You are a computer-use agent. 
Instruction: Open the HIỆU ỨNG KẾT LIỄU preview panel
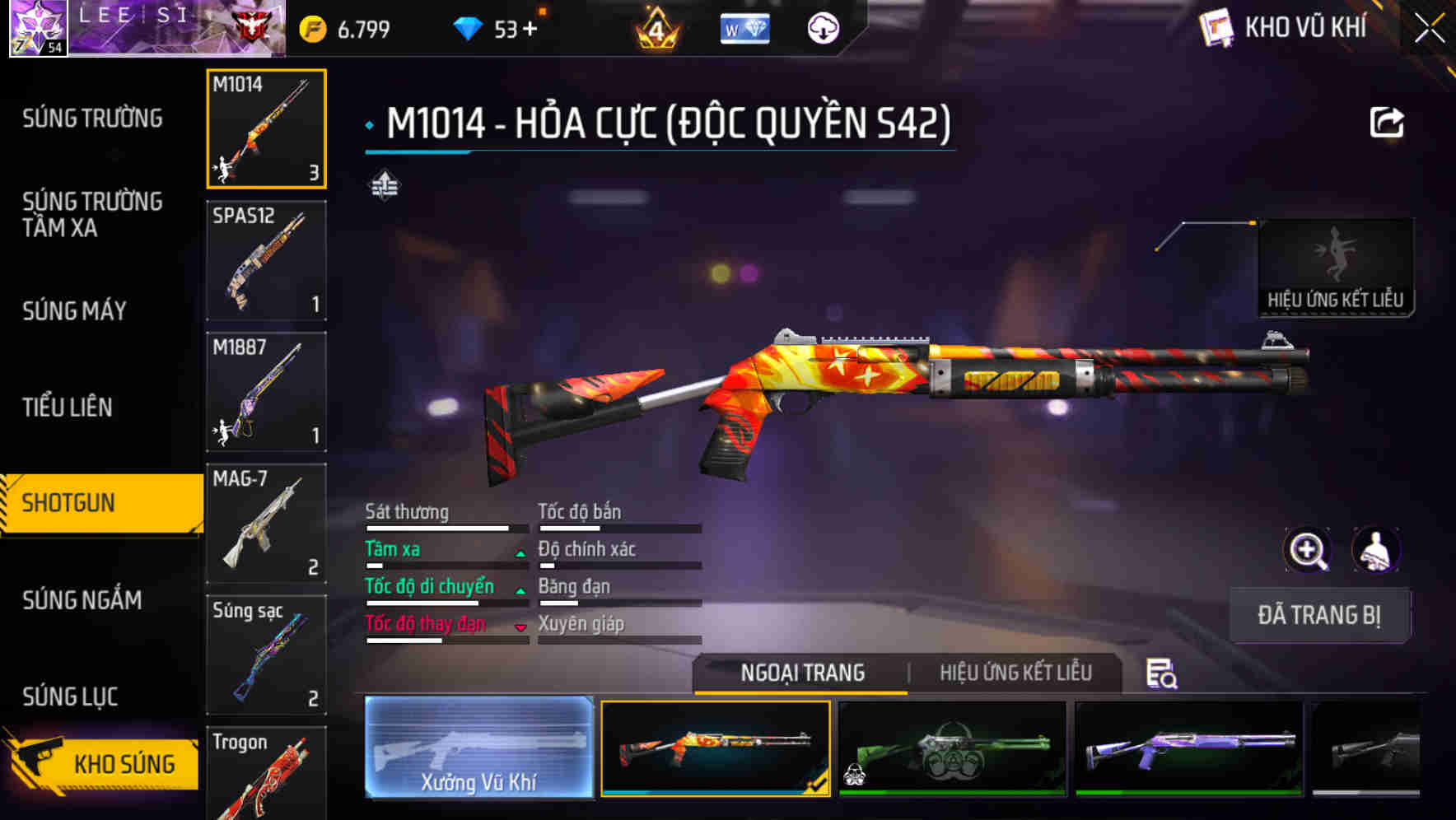[x=1336, y=263]
